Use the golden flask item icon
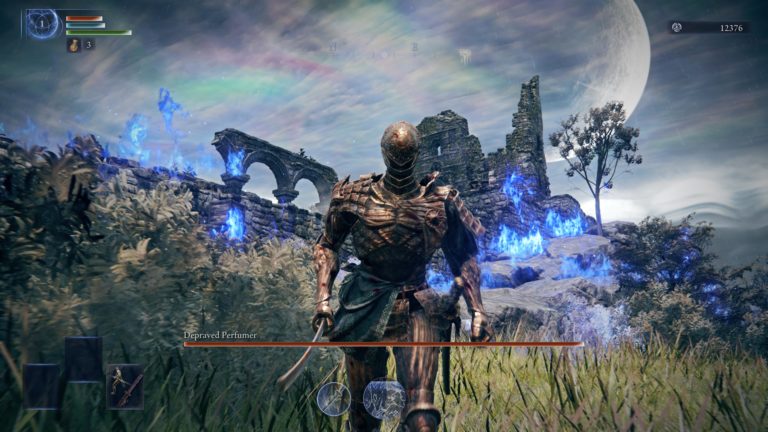The image size is (768, 432). 74,45
